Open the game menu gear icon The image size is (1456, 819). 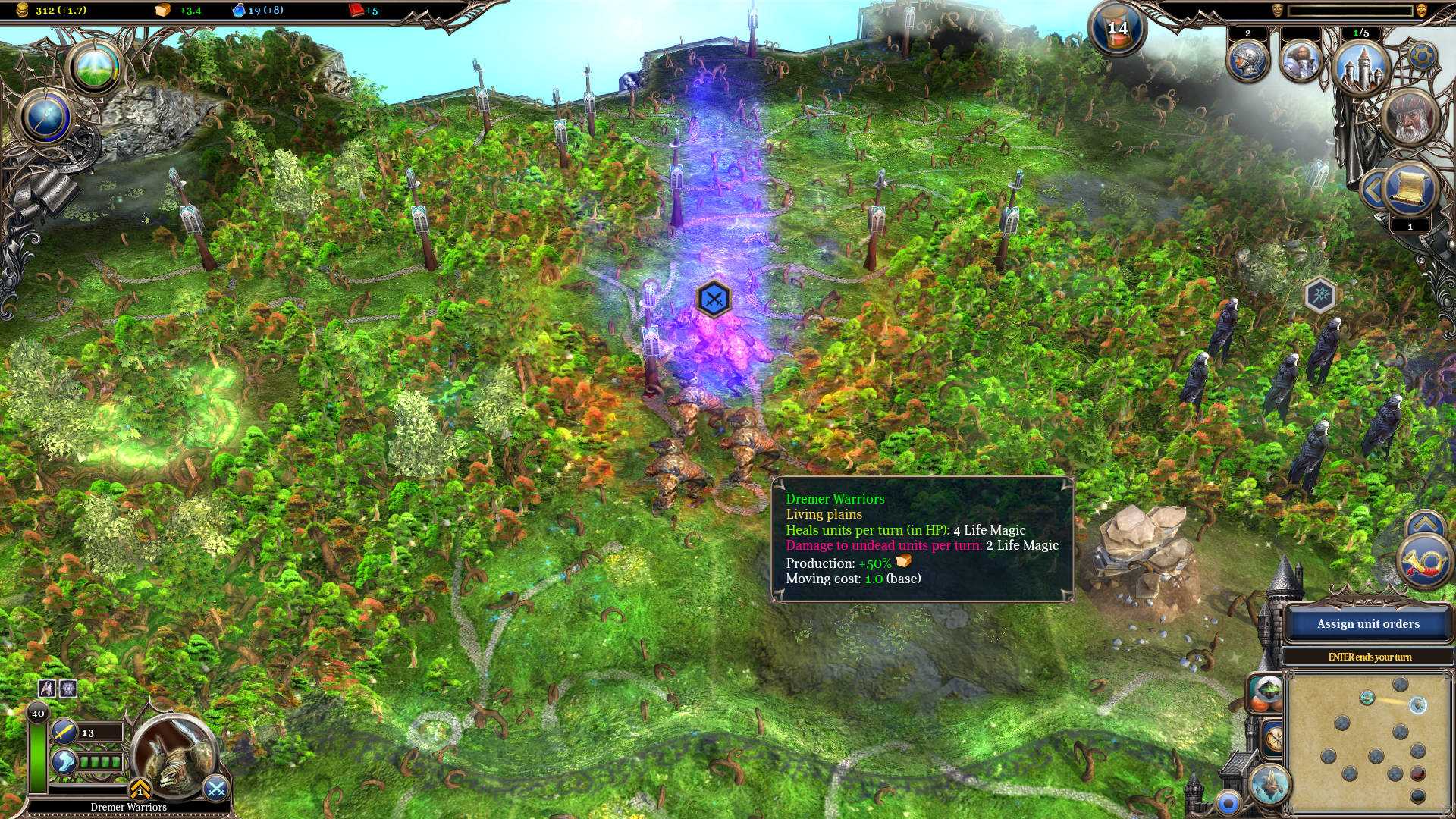click(1424, 57)
